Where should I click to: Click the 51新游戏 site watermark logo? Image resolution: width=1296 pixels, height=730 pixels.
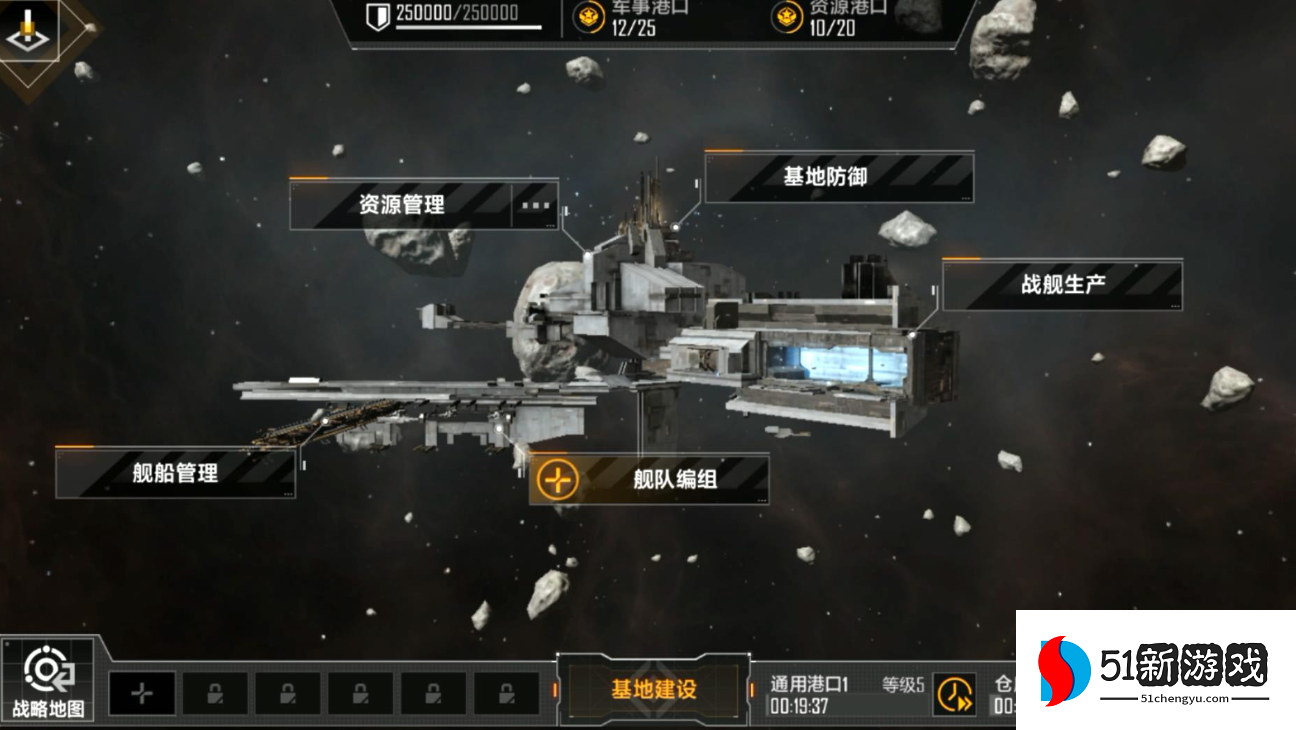pos(1155,669)
